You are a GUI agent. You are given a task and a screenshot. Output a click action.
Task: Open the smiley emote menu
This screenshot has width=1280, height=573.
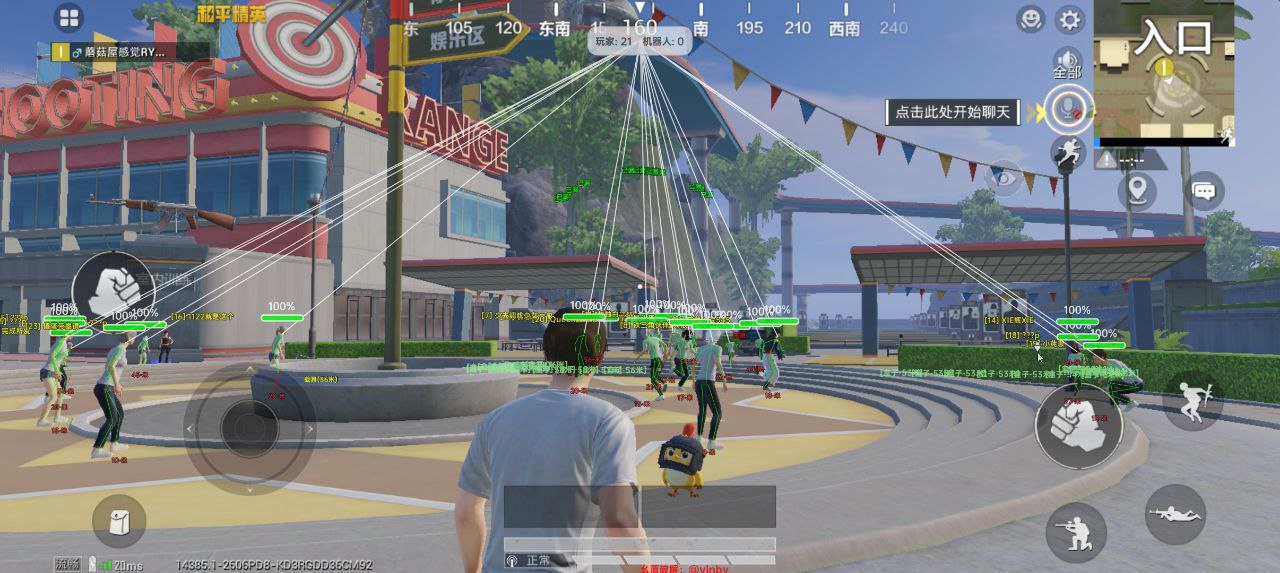1030,19
